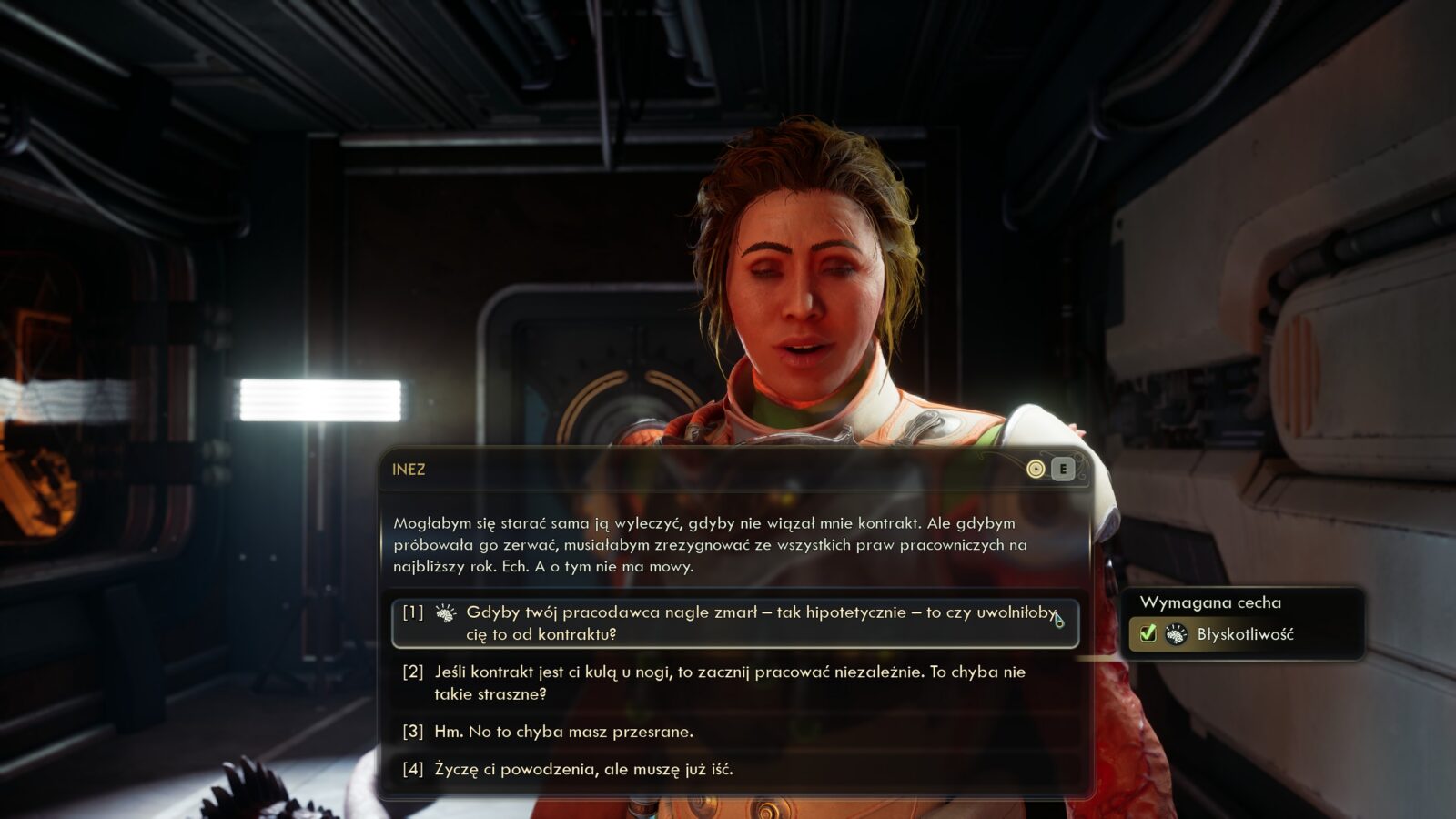Choose the farewell reply "Życzę ci powodzenia"
This screenshot has width=1456, height=819.
point(582,769)
